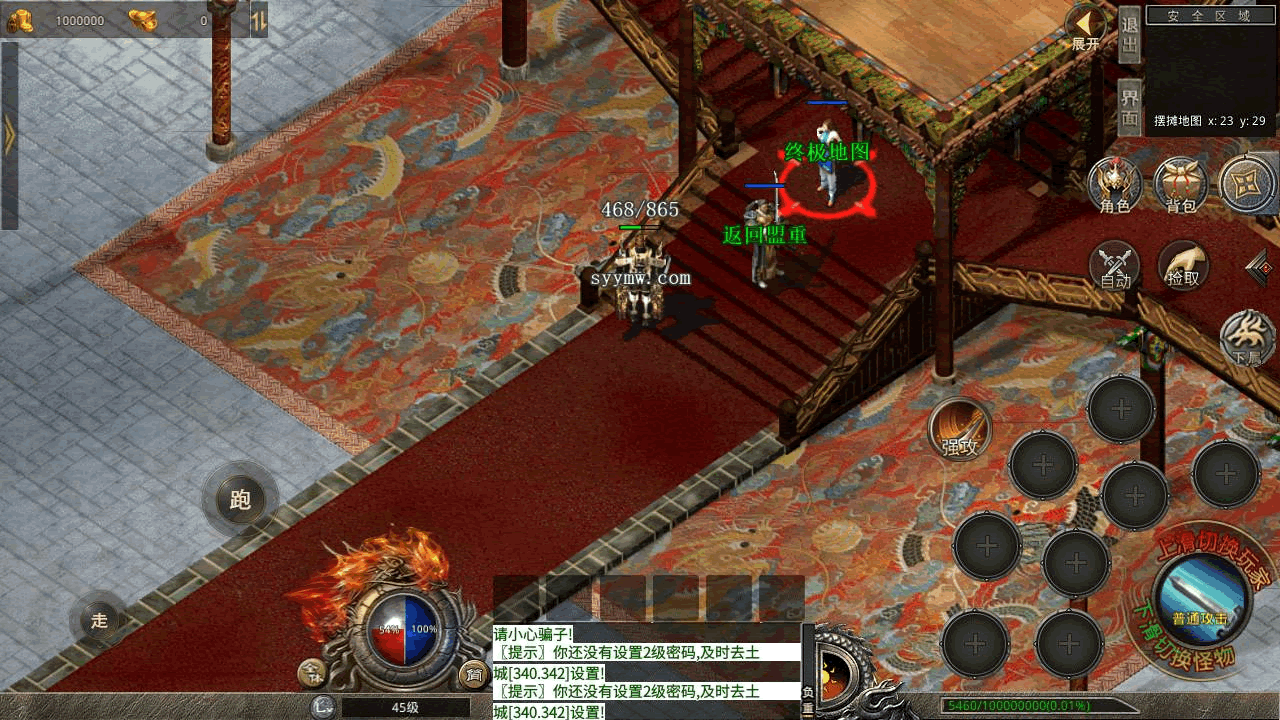1280x720 pixels.
Task: Open the 角色 character panel
Action: 1115,185
